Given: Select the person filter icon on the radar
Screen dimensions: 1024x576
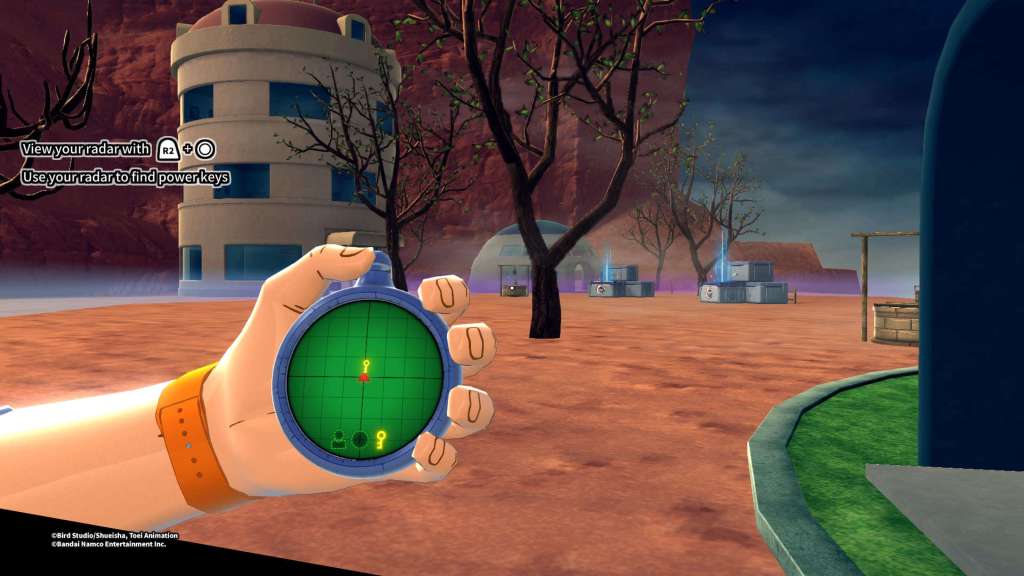Looking at the screenshot, I should click(x=339, y=438).
